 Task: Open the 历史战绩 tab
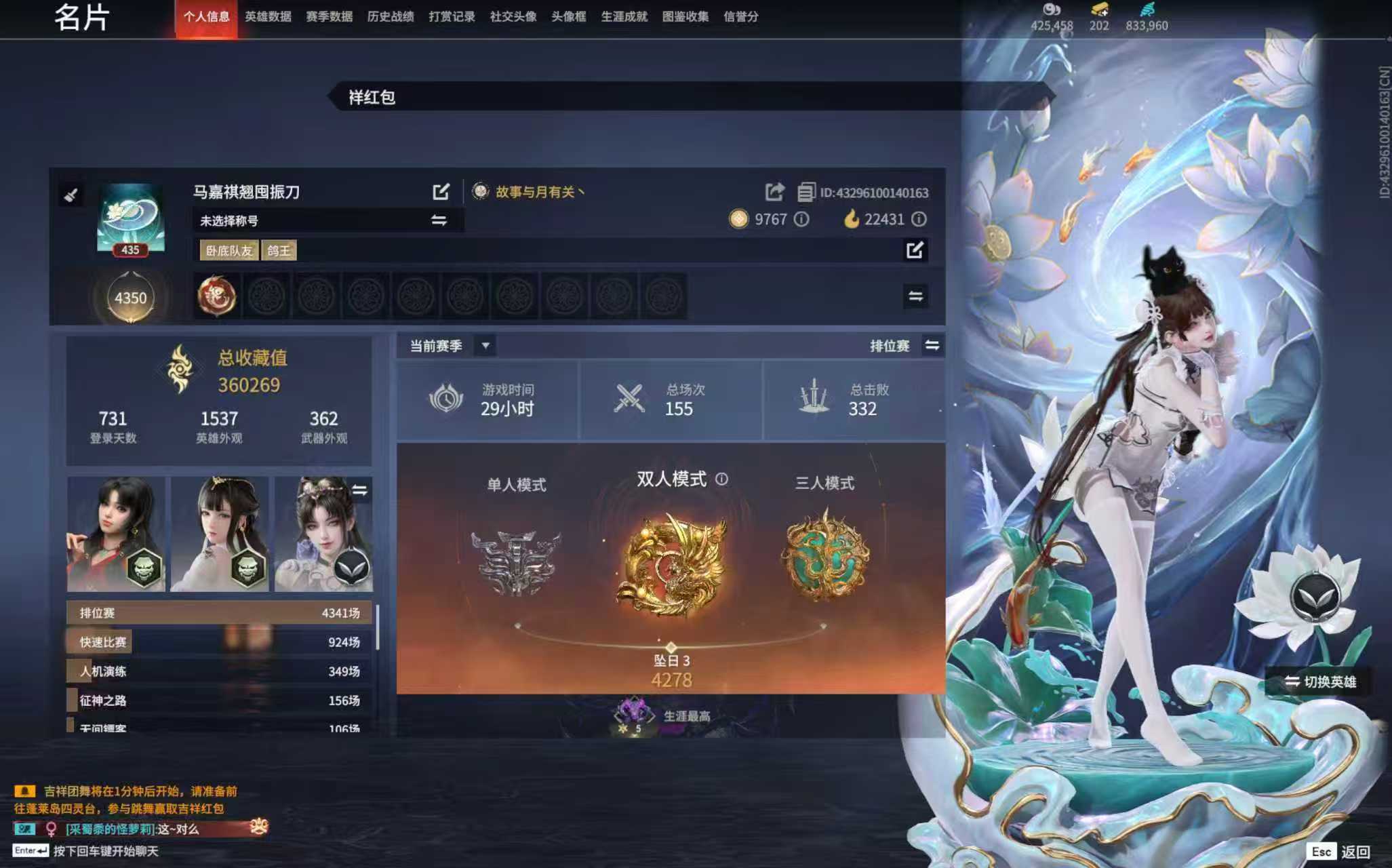pyautogui.click(x=392, y=17)
